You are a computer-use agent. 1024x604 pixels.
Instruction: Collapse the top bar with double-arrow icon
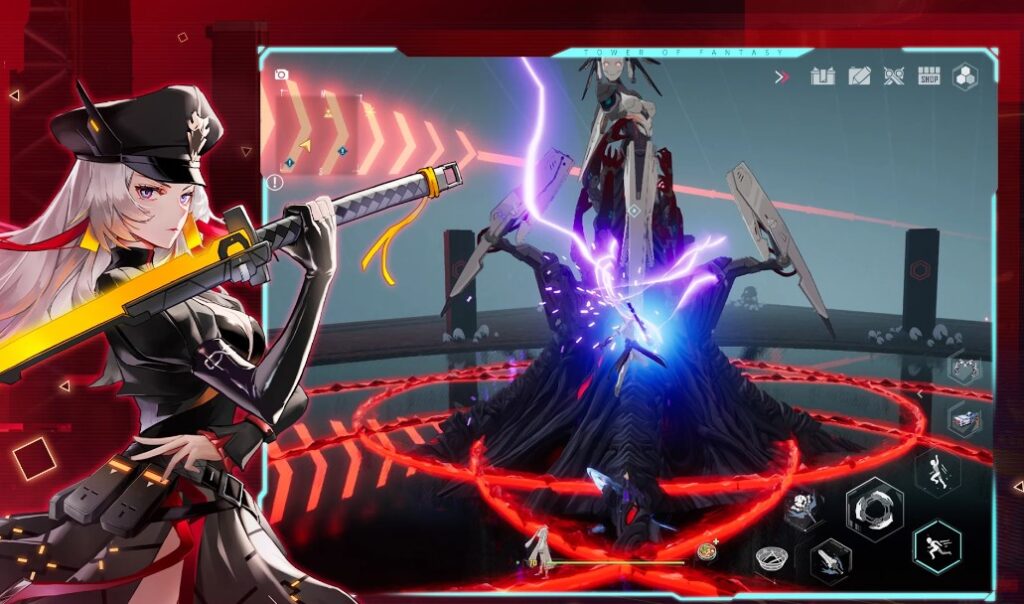coord(783,76)
